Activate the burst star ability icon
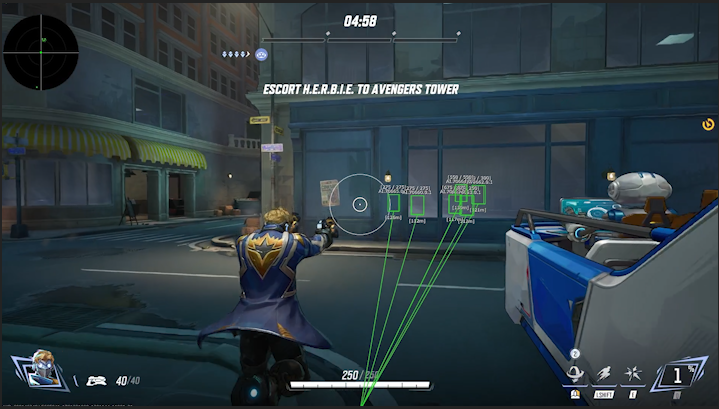This screenshot has width=719, height=409. click(634, 374)
